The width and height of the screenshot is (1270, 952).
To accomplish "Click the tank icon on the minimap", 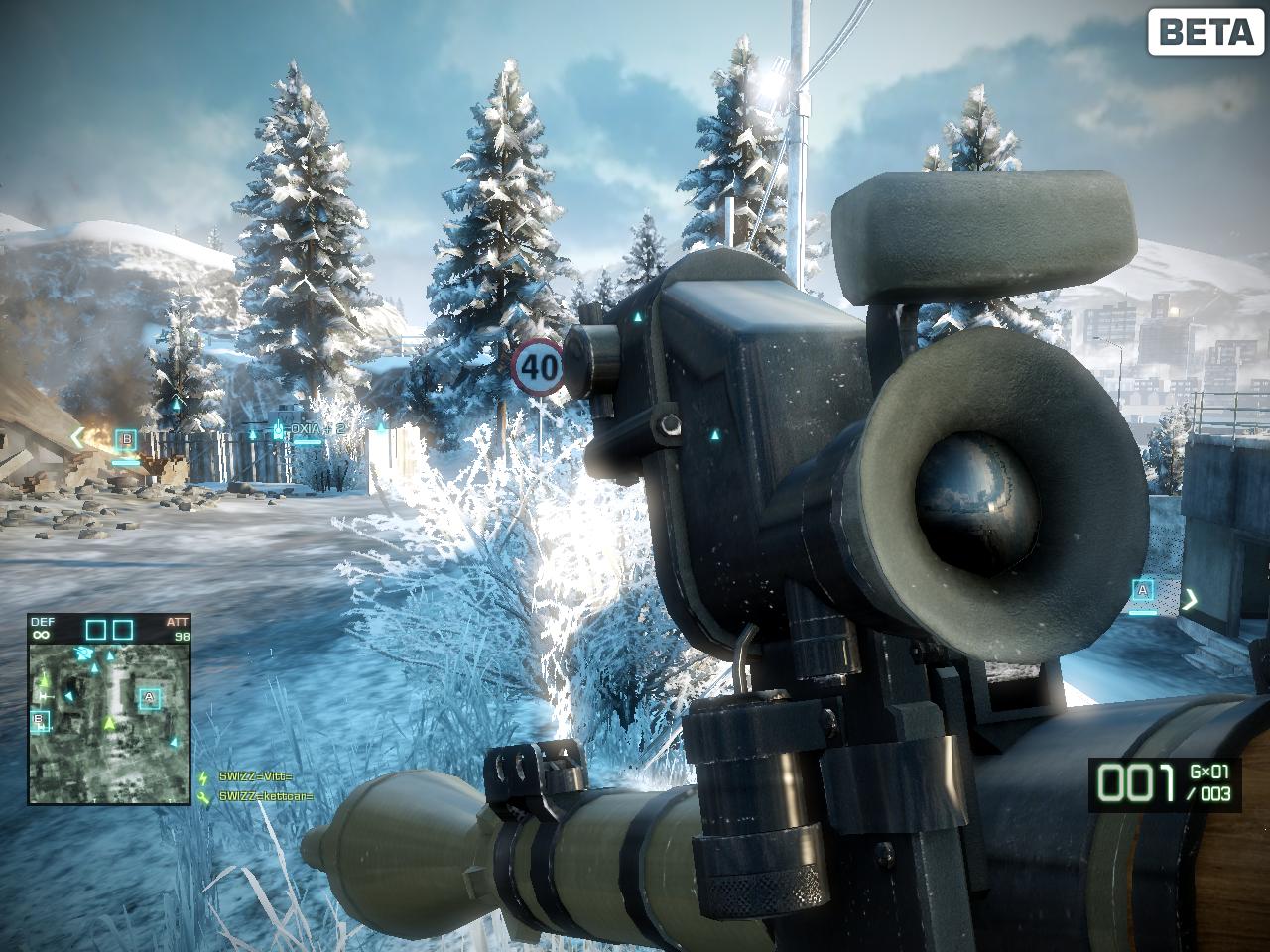I will [x=85, y=654].
